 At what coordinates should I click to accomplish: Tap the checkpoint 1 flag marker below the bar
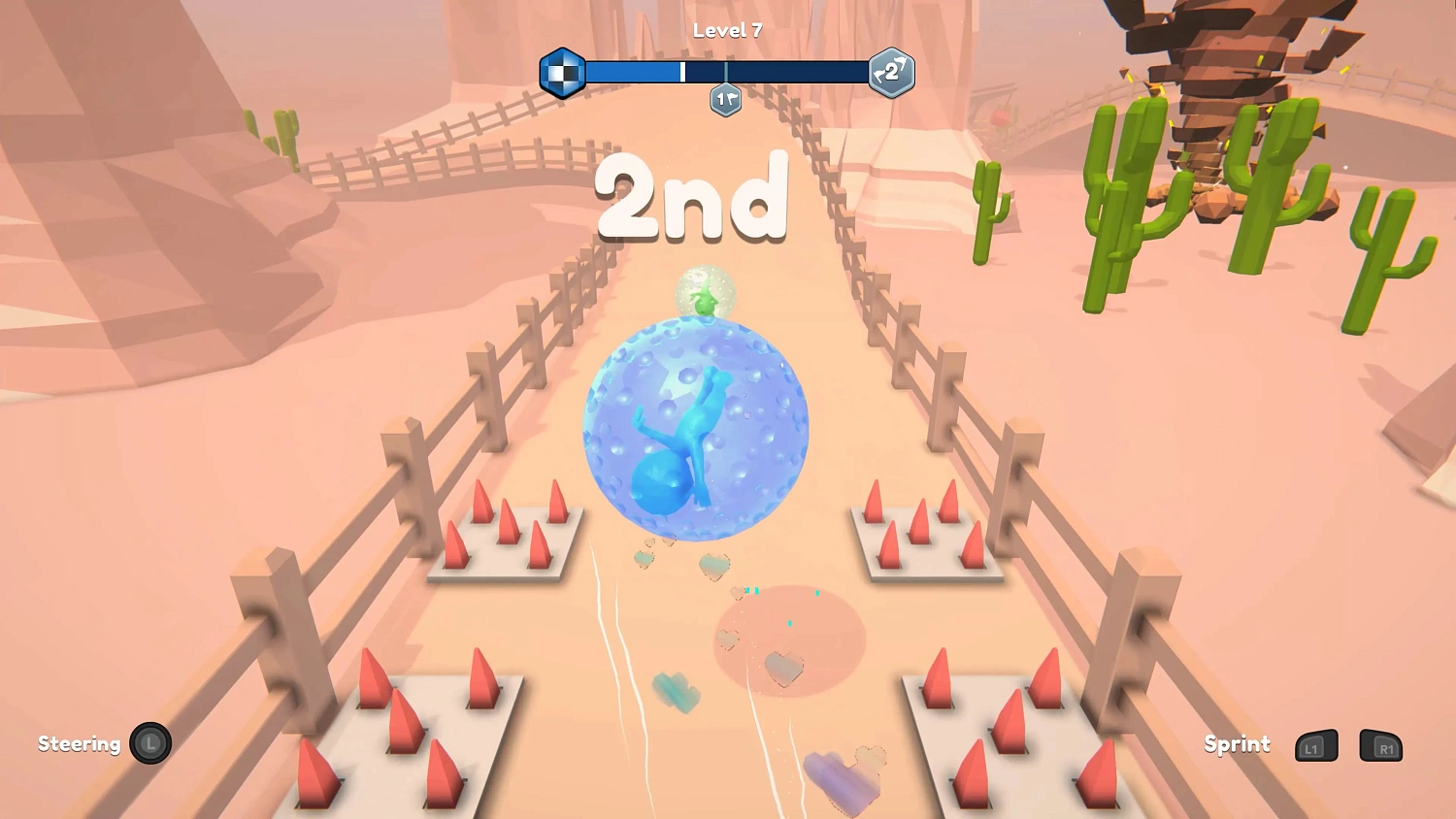(726, 99)
